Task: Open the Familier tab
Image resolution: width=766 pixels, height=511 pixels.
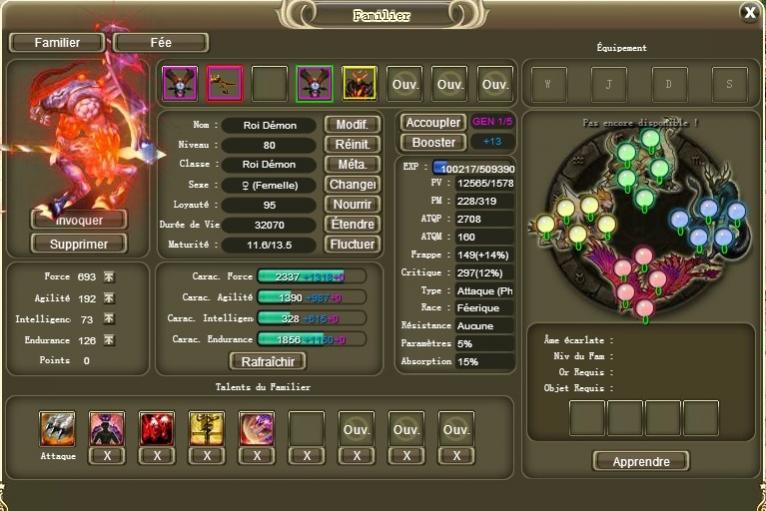Action: point(57,43)
